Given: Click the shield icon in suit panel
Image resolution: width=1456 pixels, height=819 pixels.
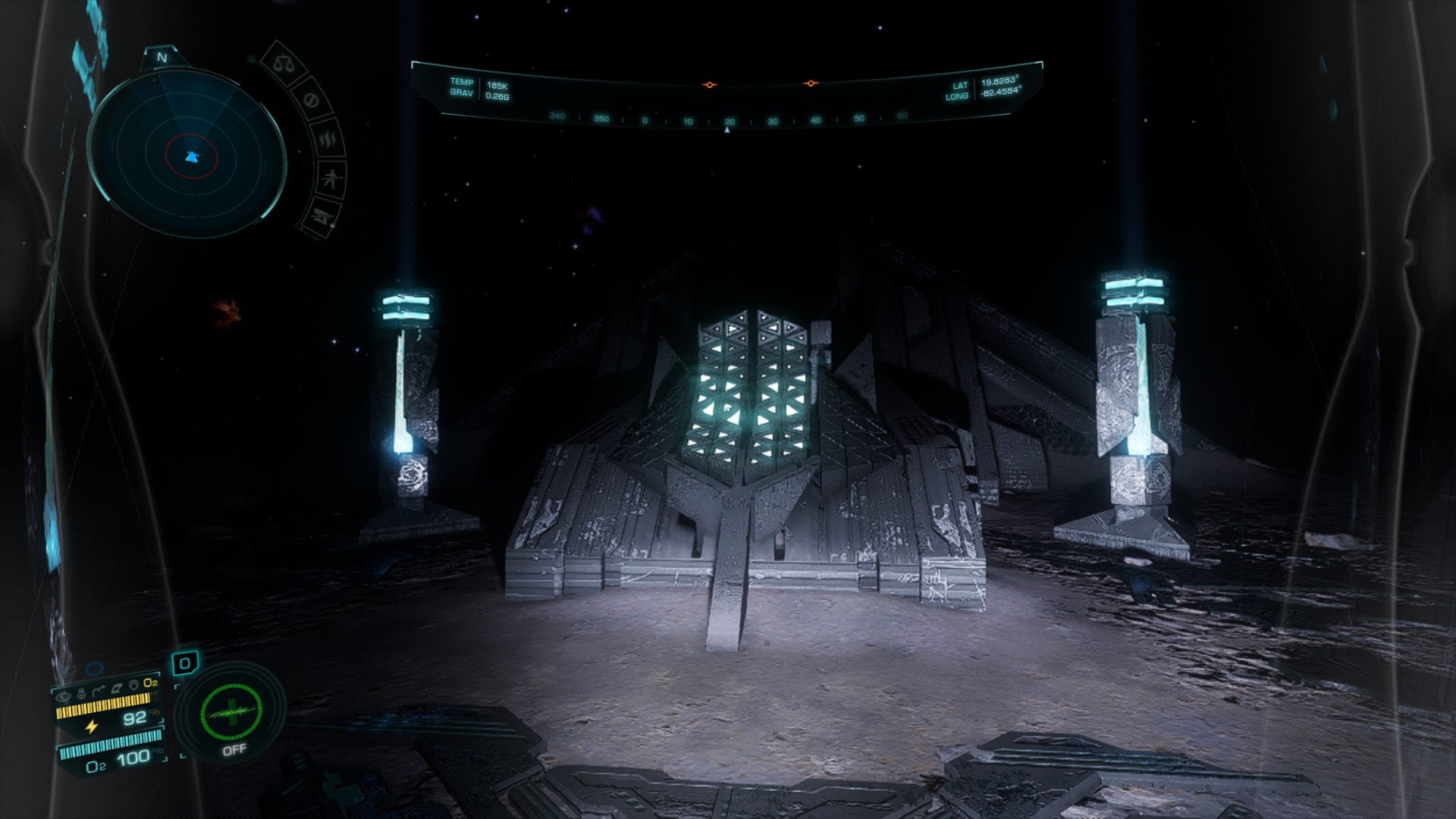Looking at the screenshot, I should click(x=133, y=686).
